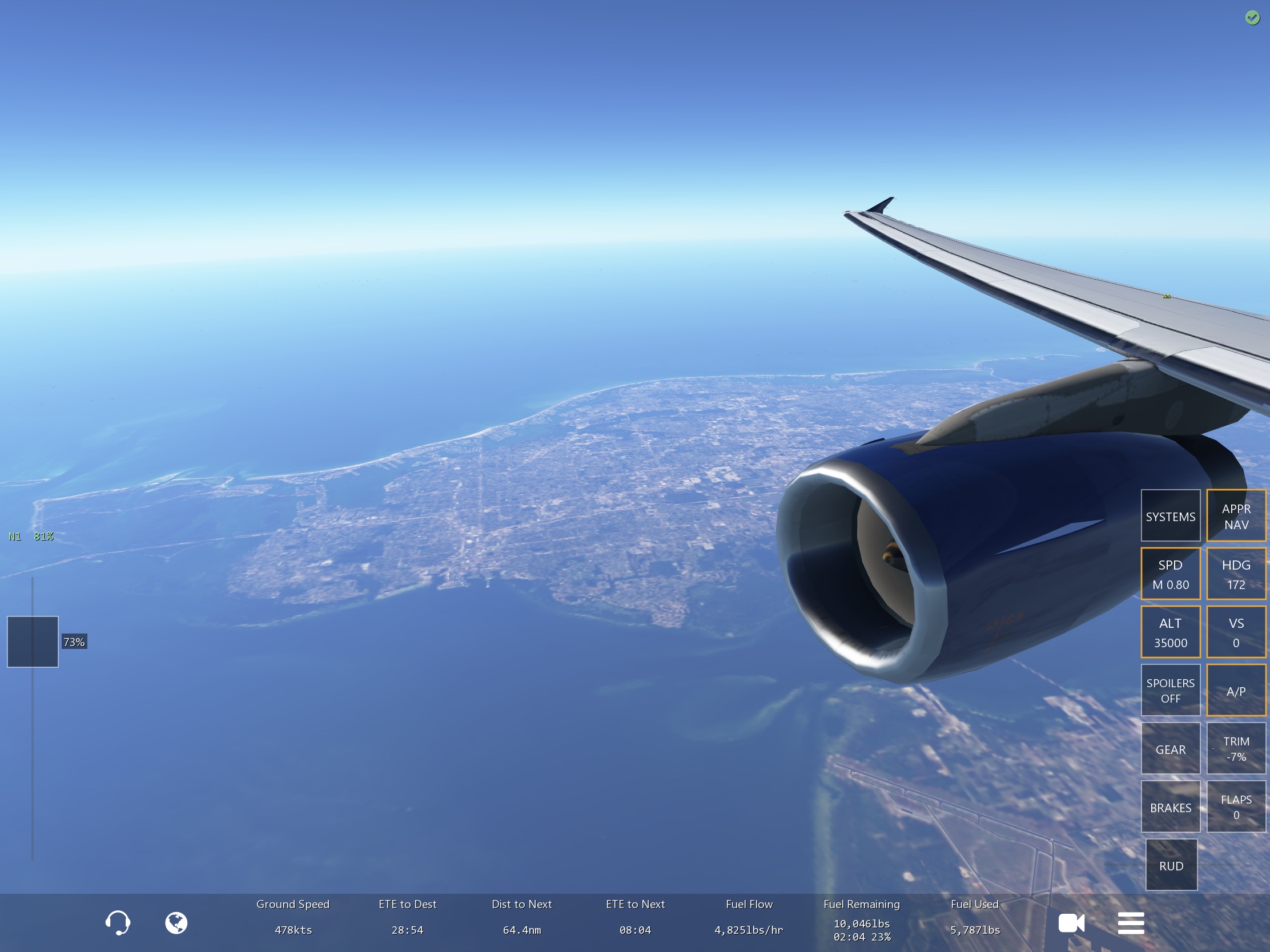This screenshot has width=1270, height=952.
Task: Toggle APPR NAV autopilot mode
Action: point(1236,516)
